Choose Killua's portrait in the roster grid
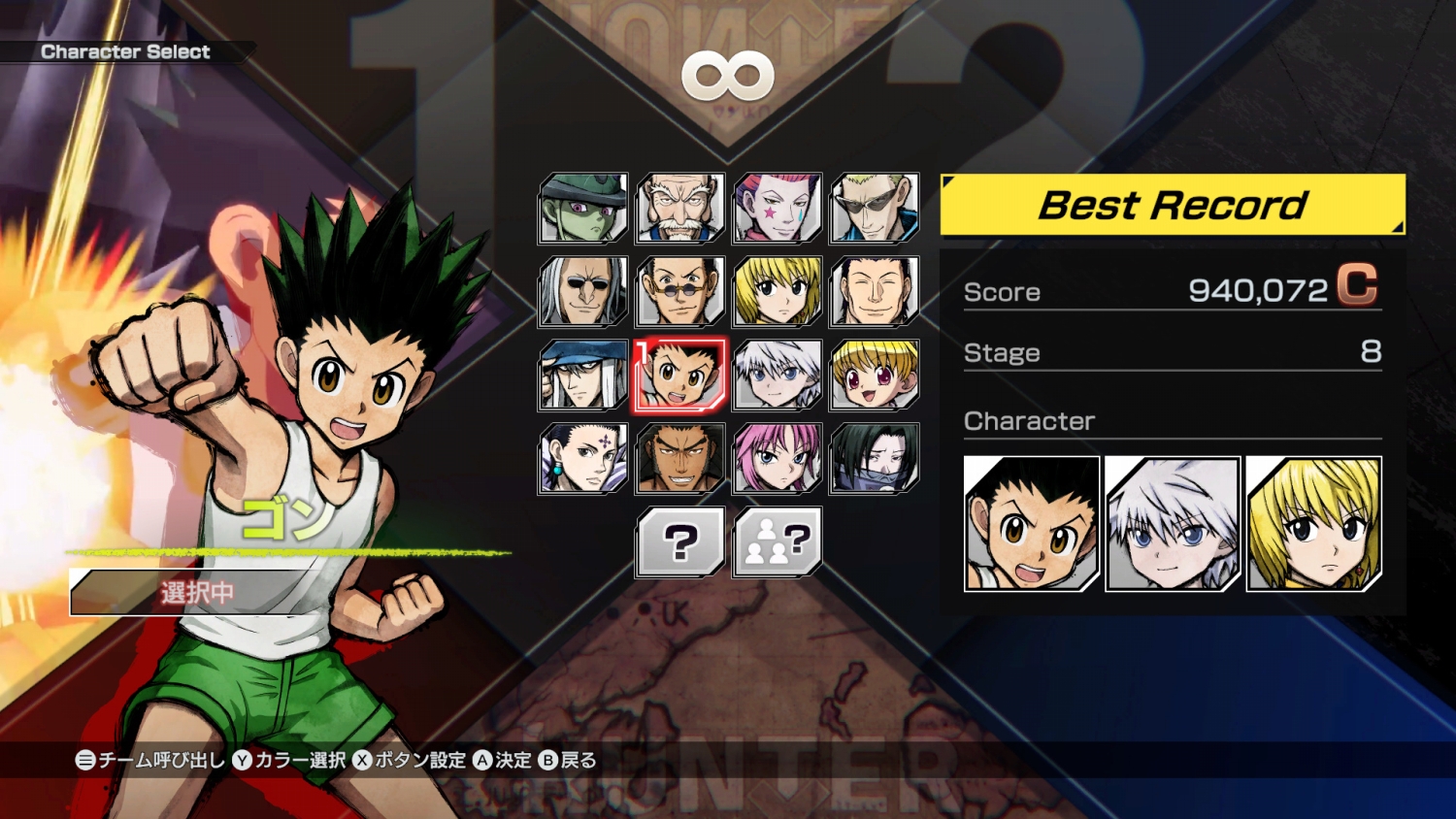Screen dimensions: 1456x819 [778, 375]
